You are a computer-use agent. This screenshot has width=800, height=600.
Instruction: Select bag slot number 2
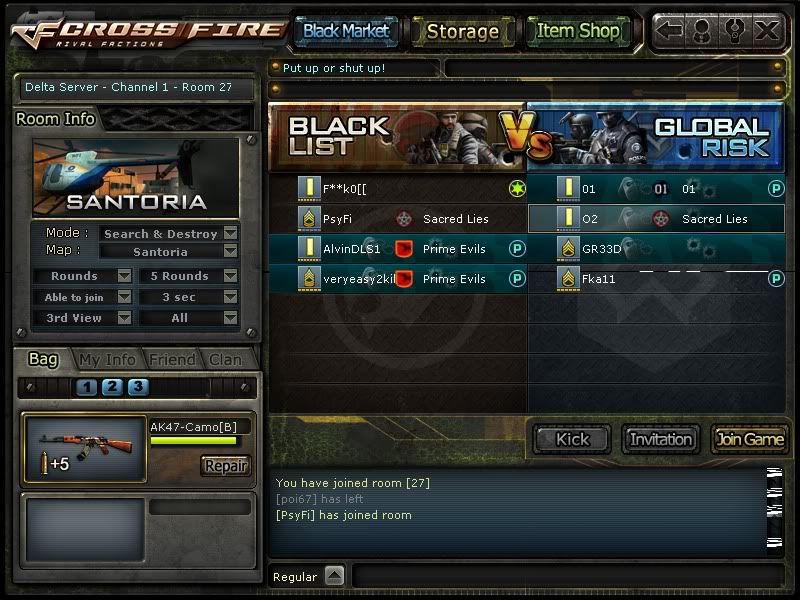point(112,387)
